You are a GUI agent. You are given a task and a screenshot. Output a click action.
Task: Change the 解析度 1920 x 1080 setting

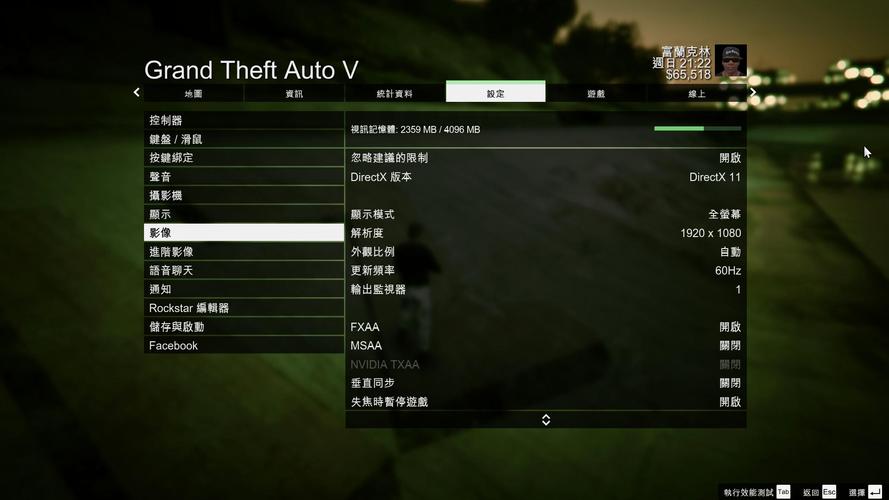tap(545, 233)
